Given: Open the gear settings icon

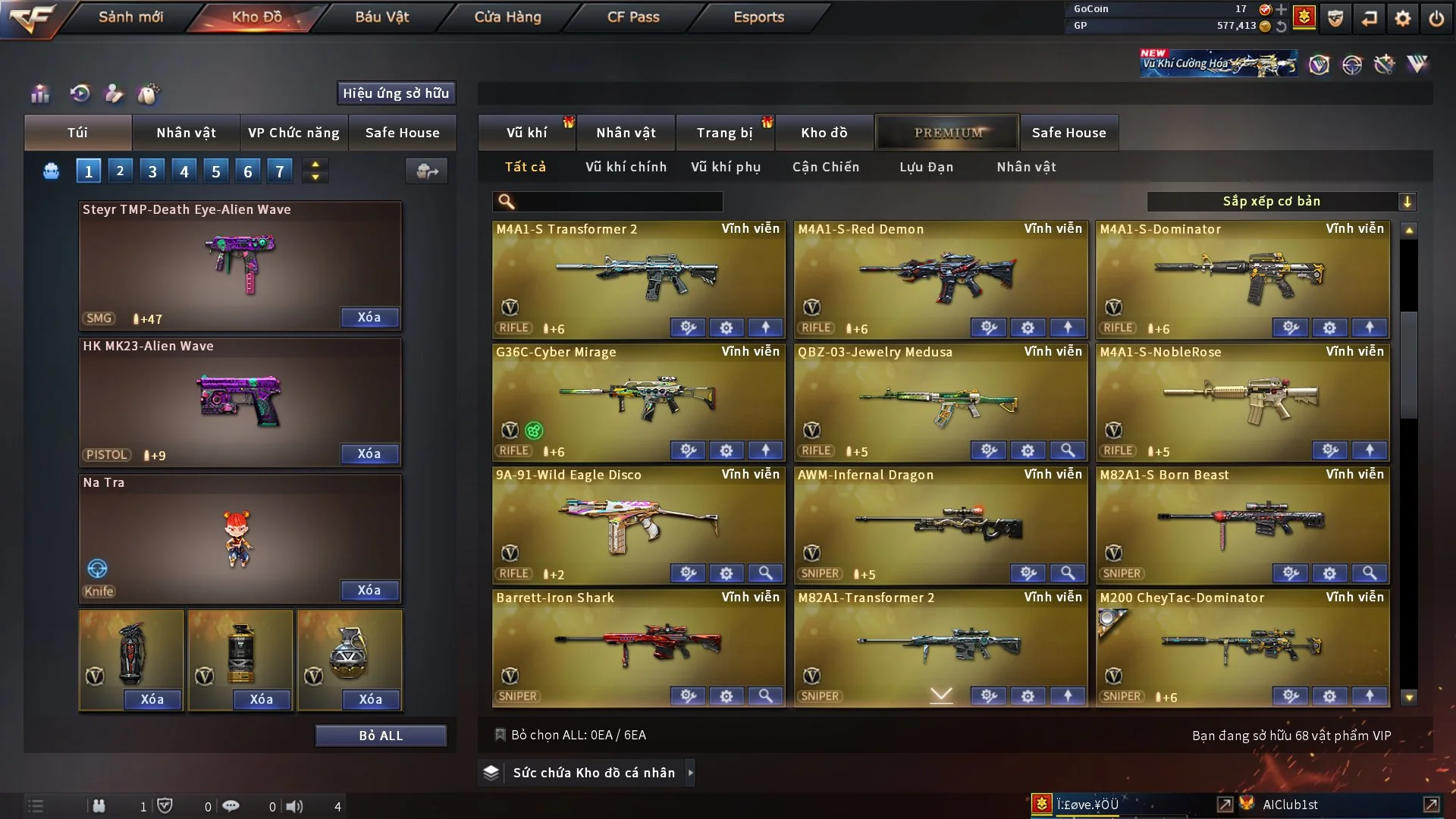Looking at the screenshot, I should [x=1402, y=18].
